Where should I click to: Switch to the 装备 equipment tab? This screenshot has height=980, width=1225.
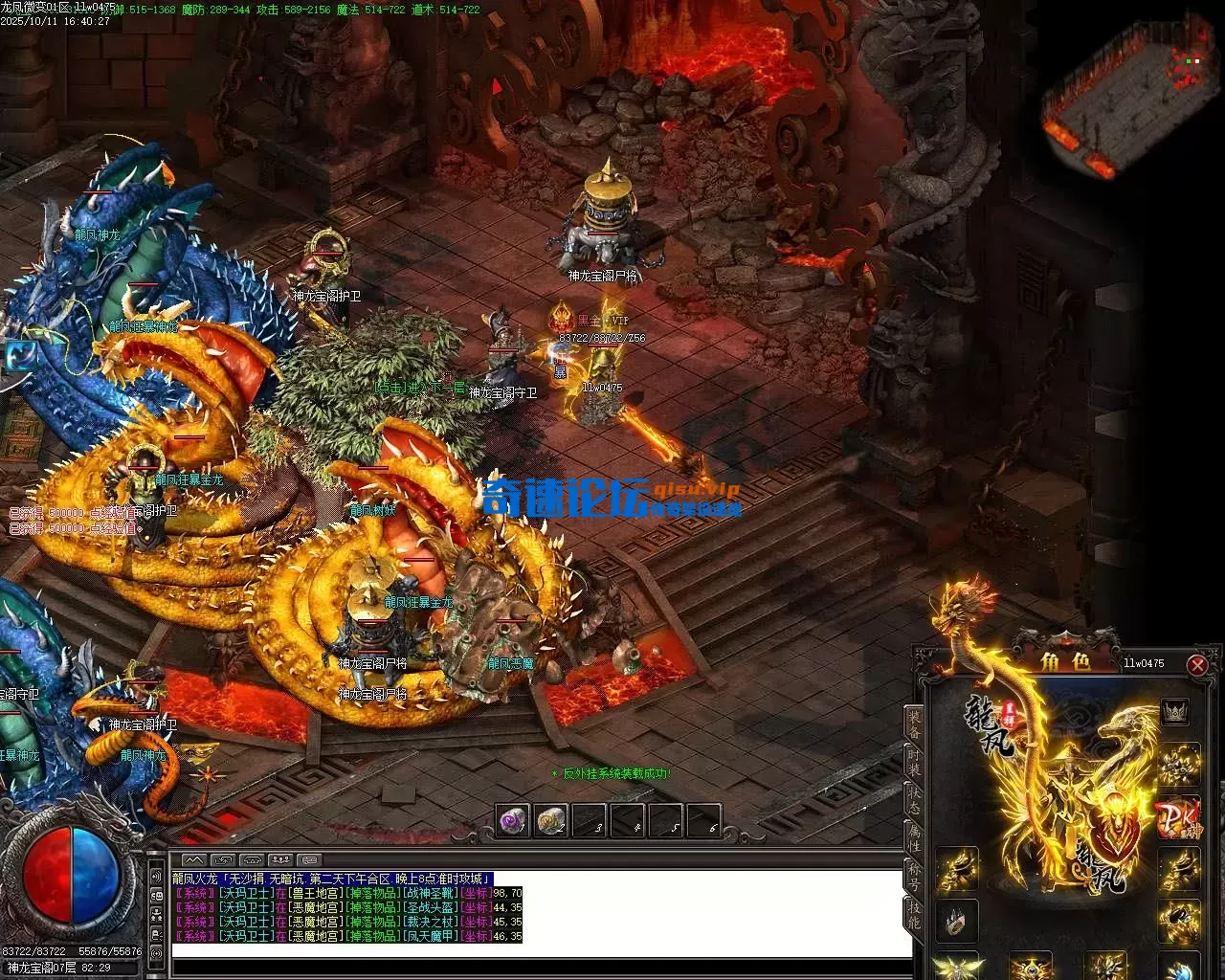pyautogui.click(x=914, y=724)
